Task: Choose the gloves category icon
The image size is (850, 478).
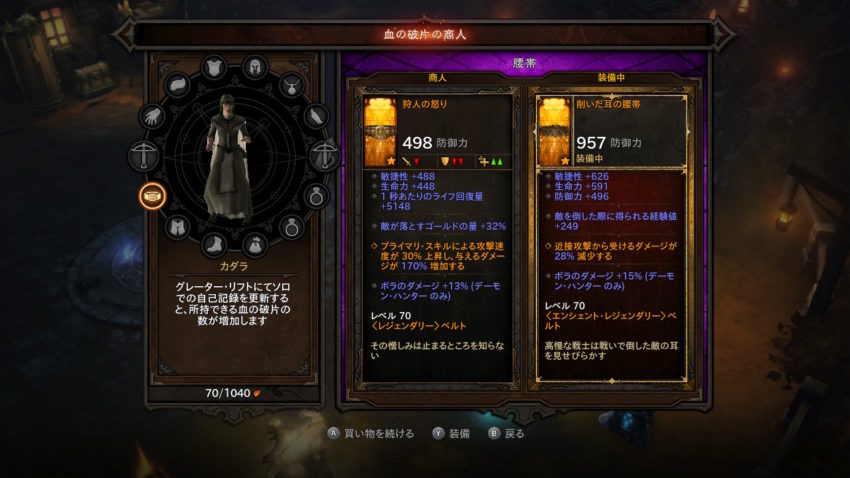Action: coord(153,117)
